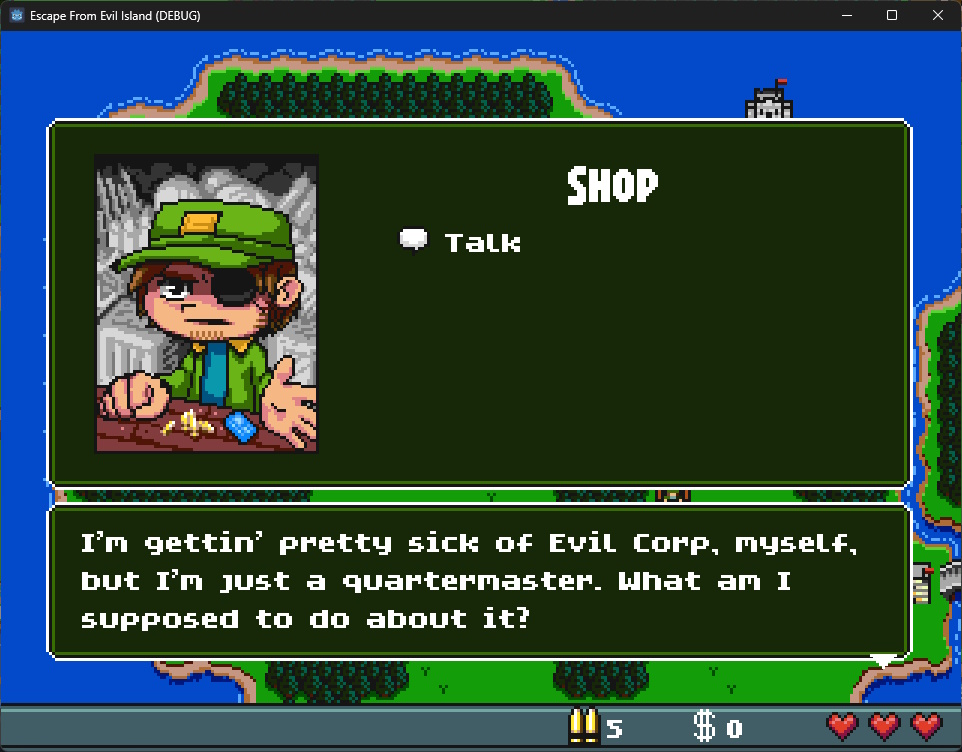
Task: Advance dialogue with the white arrow indicator
Action: [x=882, y=660]
